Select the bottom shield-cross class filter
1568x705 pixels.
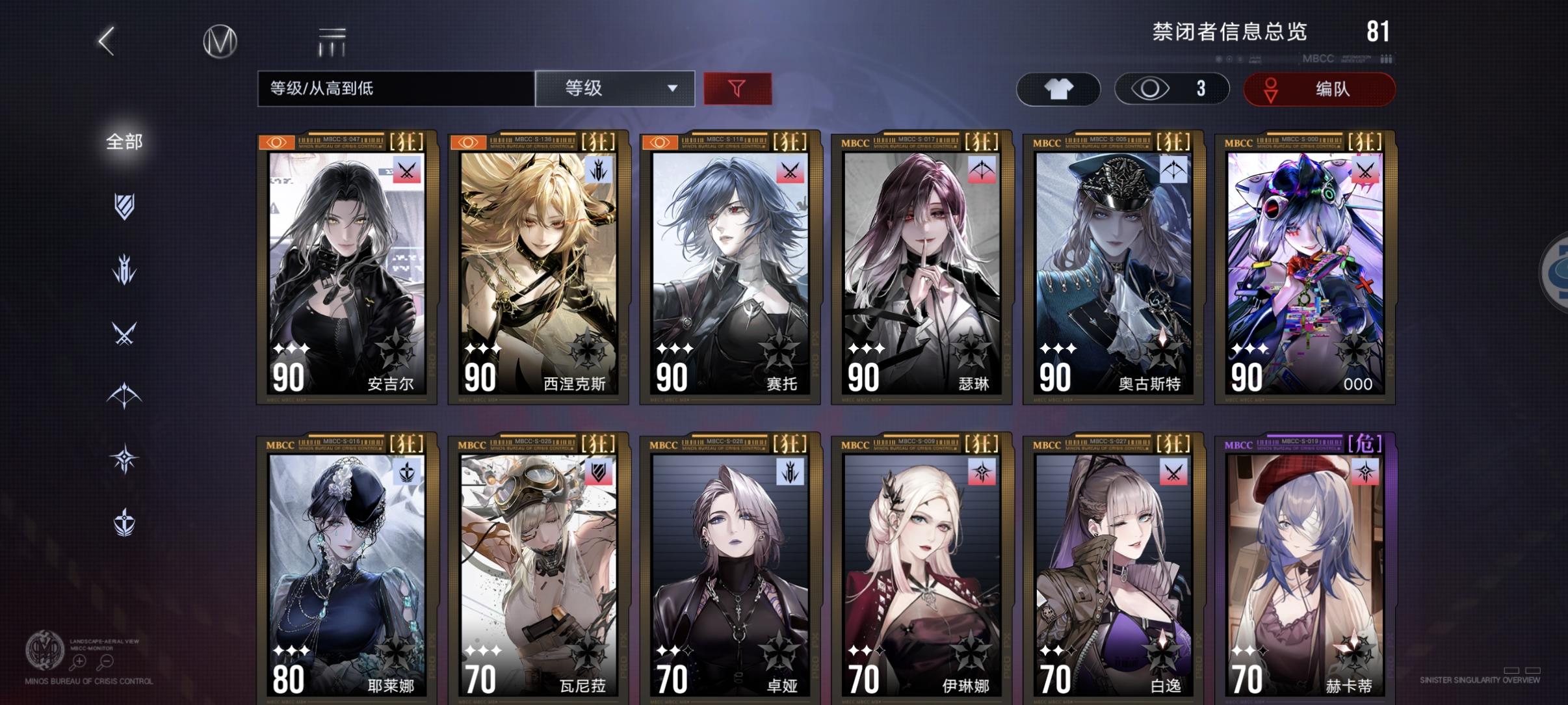pos(125,520)
